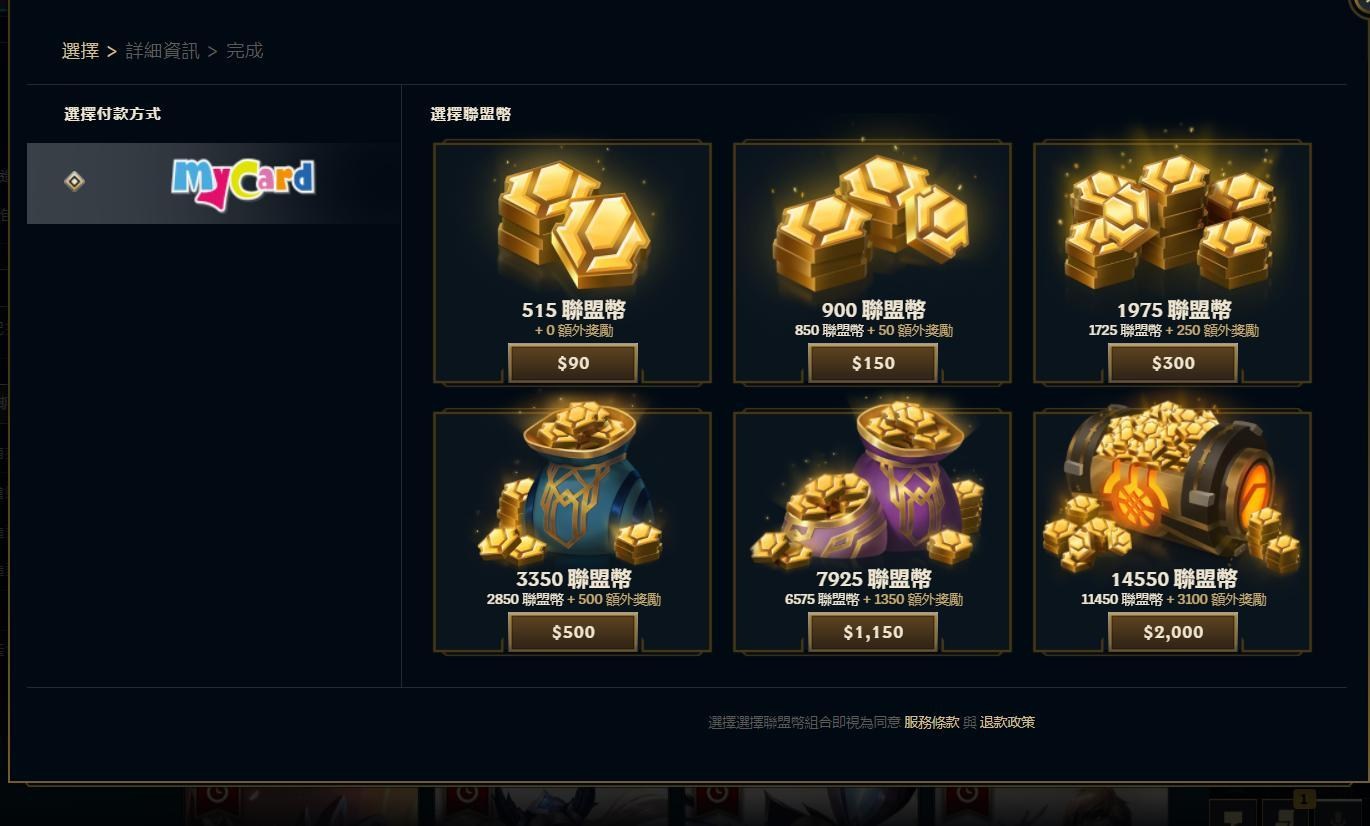Click the 選擇 breadcrumb step
The width and height of the screenshot is (1370, 826).
80,50
